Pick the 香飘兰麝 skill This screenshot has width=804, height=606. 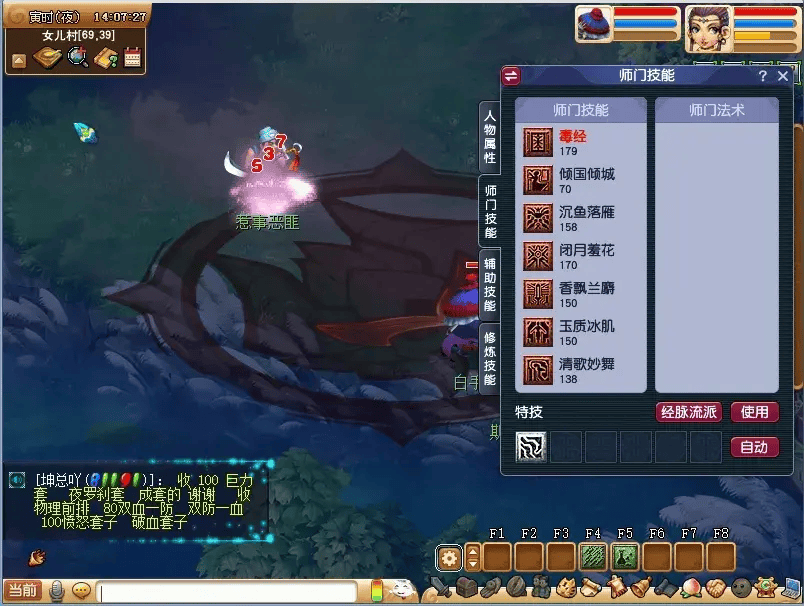(582, 295)
